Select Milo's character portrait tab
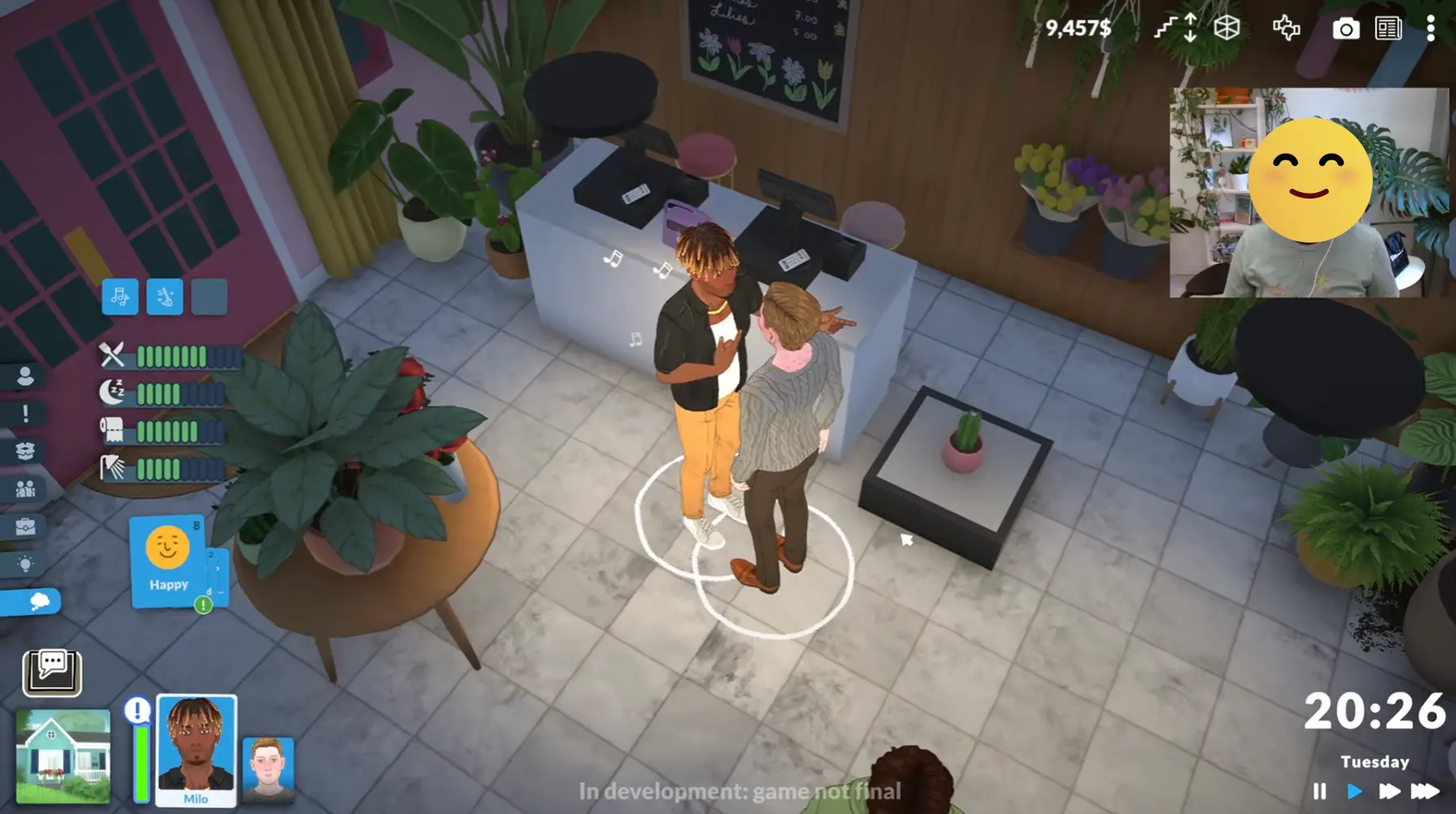 point(195,747)
